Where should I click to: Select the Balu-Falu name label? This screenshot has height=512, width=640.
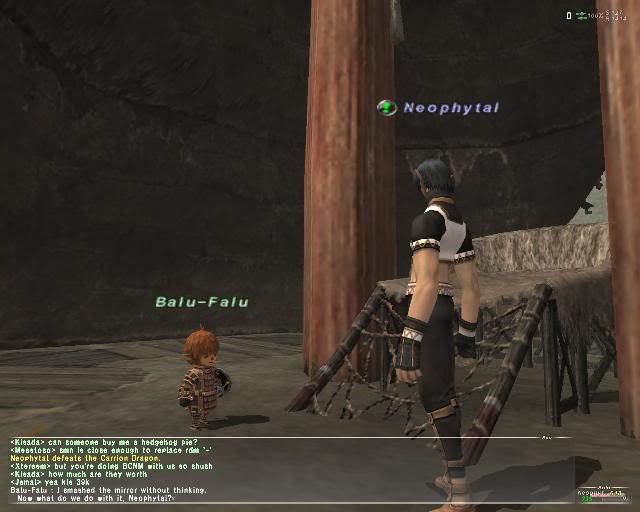pyautogui.click(x=201, y=301)
